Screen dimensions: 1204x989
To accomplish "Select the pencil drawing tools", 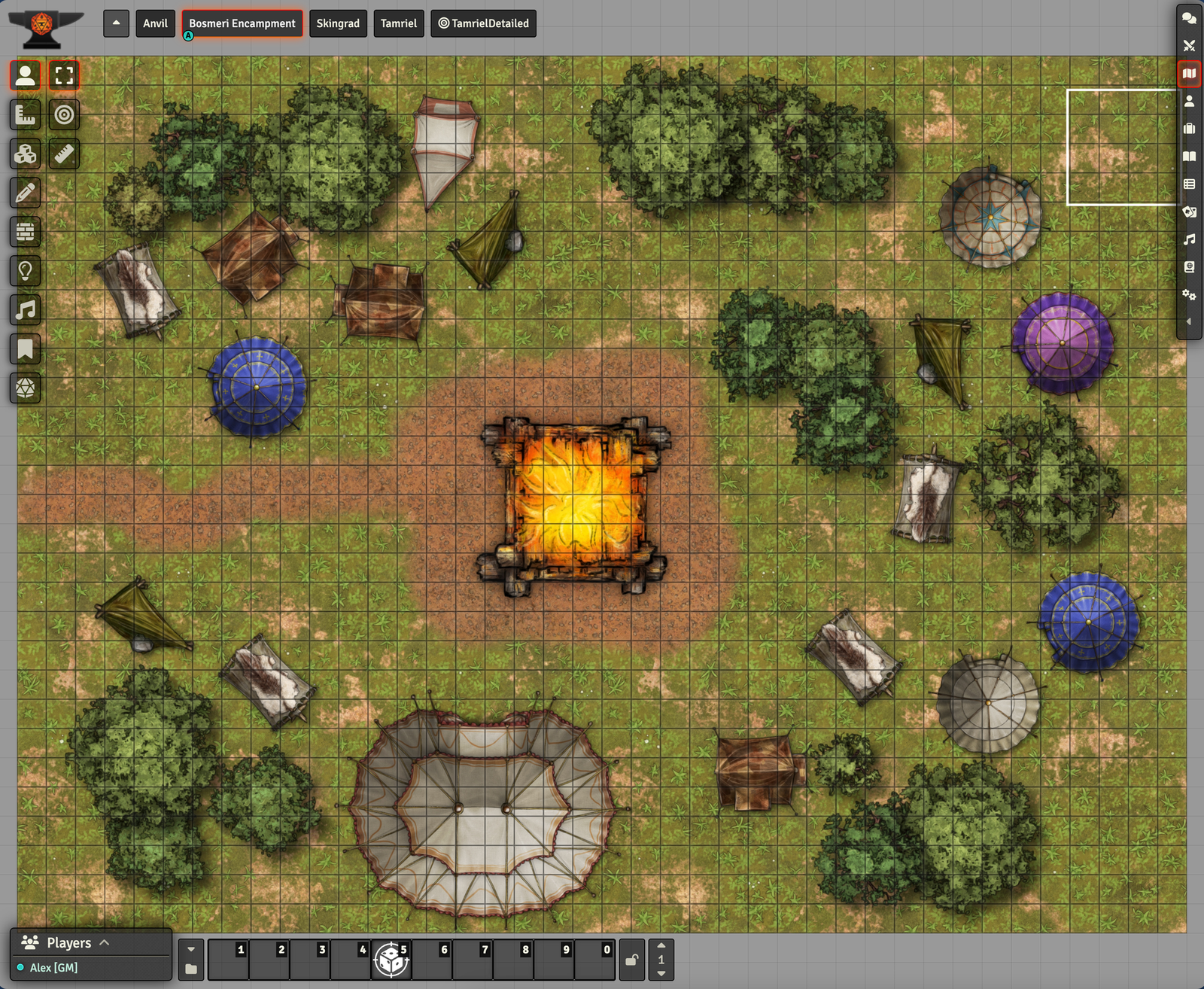I will click(26, 193).
